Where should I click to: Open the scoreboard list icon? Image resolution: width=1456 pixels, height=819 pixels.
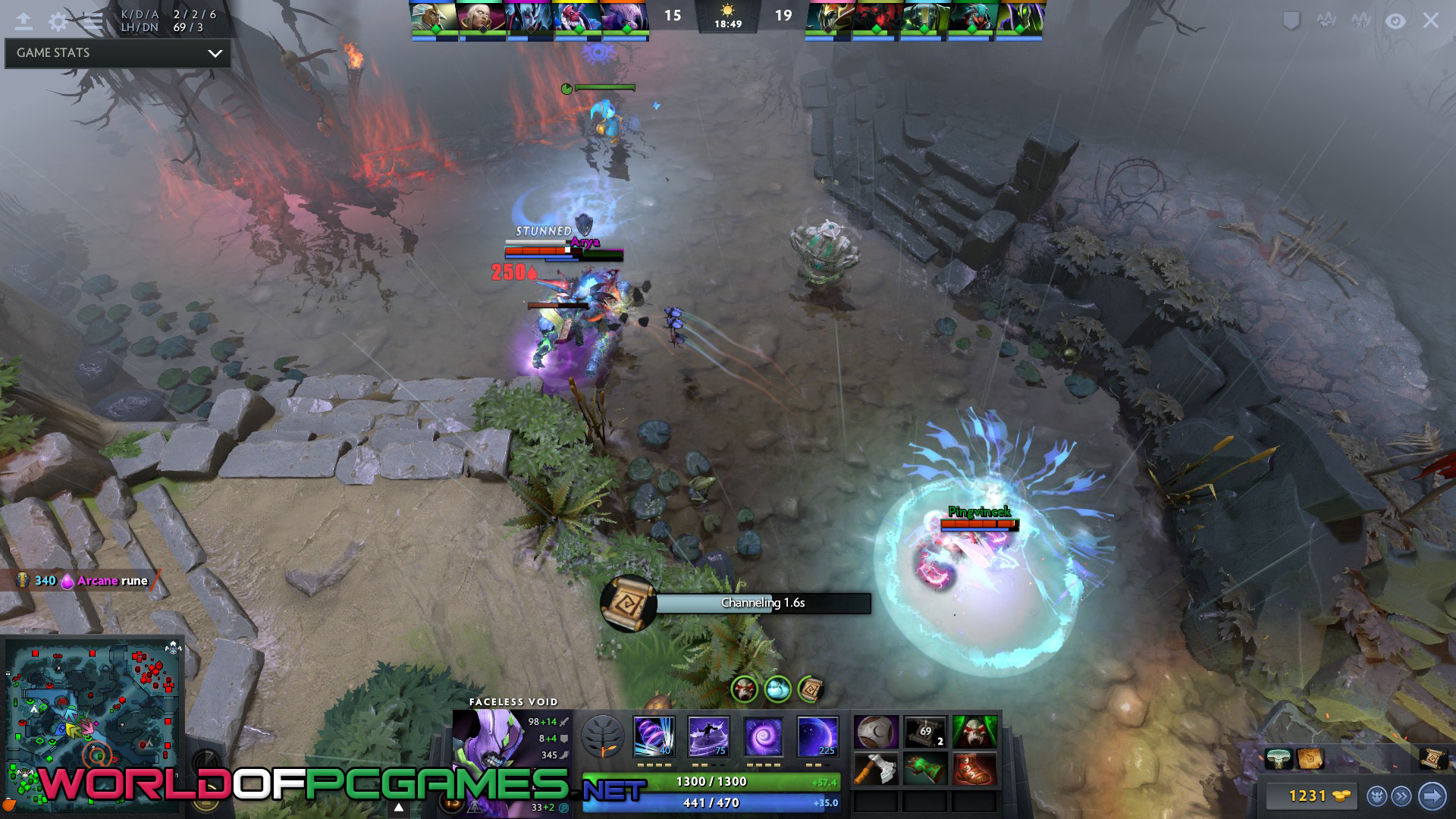tap(93, 21)
